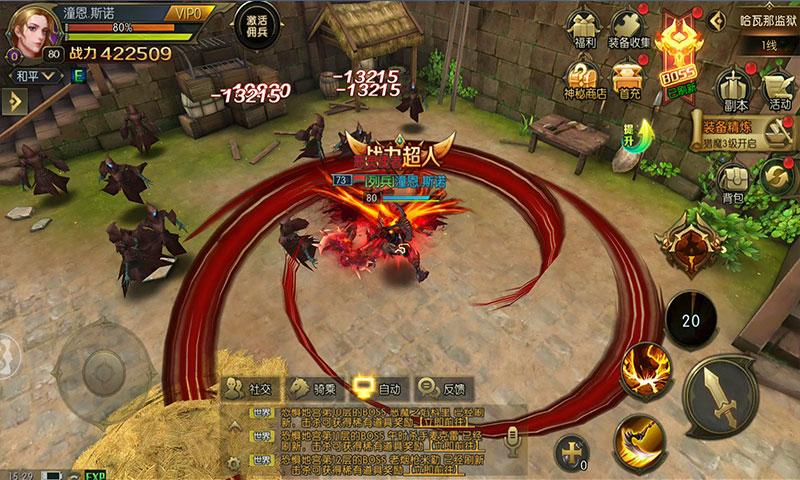Click the 激活佣兵 activate mercenary button

[257, 26]
